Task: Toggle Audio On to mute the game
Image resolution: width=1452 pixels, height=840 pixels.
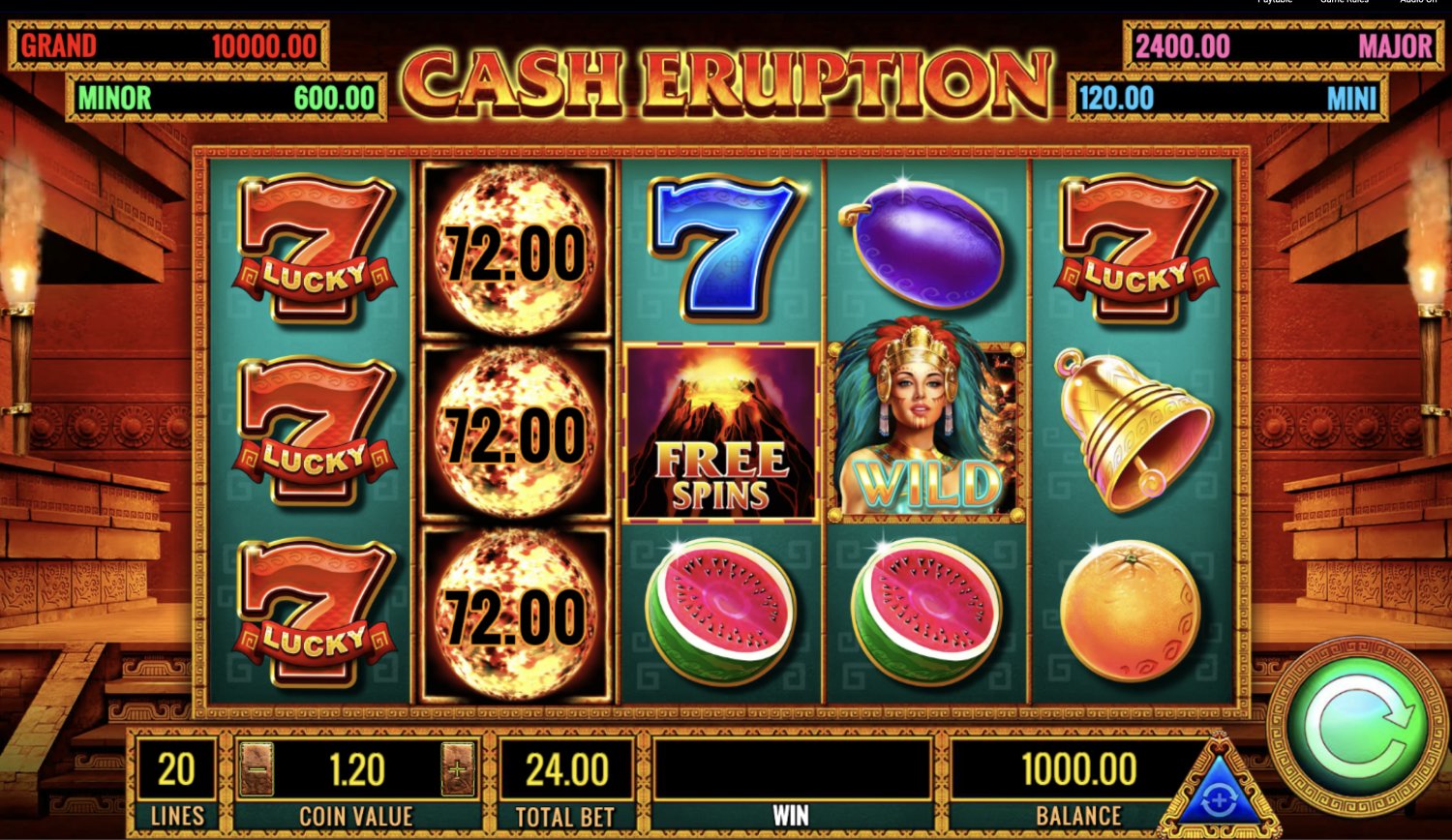Action: pos(1419,3)
